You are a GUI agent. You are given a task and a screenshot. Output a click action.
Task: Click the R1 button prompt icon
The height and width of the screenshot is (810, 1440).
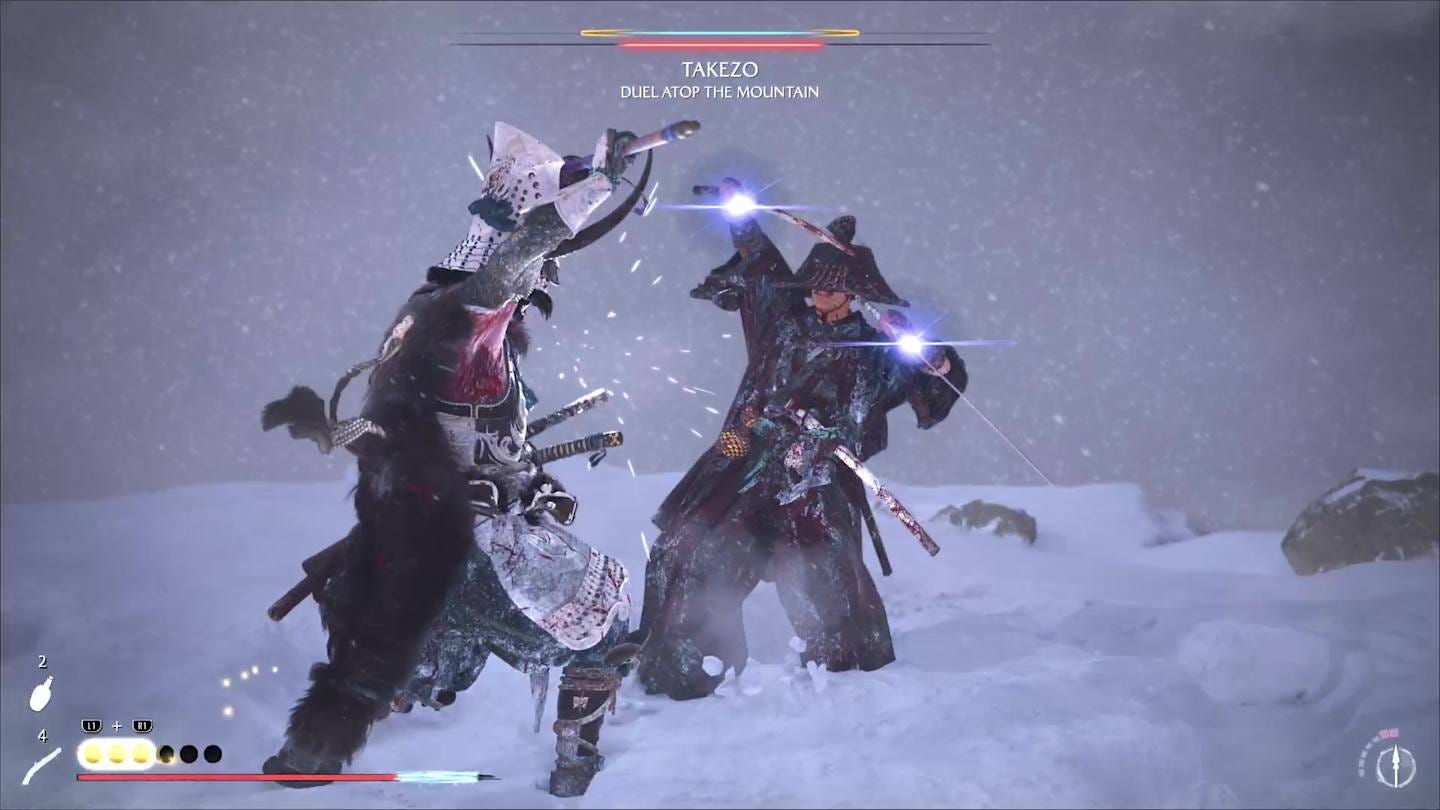(x=141, y=726)
